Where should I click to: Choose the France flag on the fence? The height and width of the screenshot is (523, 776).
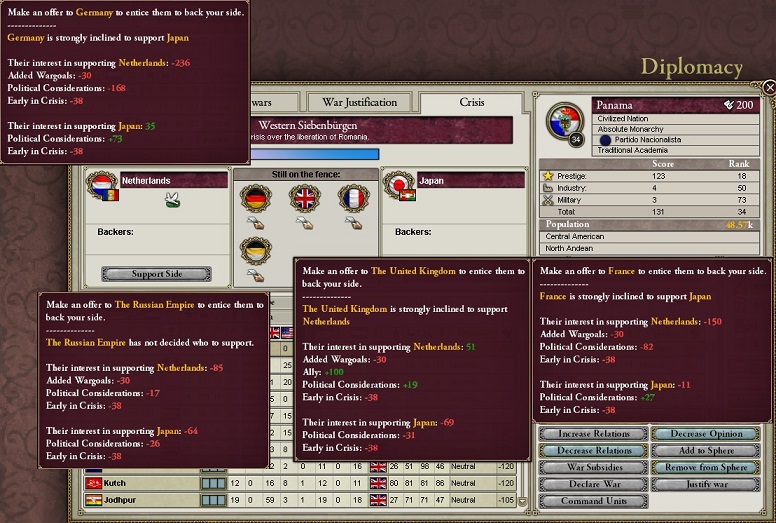tap(354, 198)
